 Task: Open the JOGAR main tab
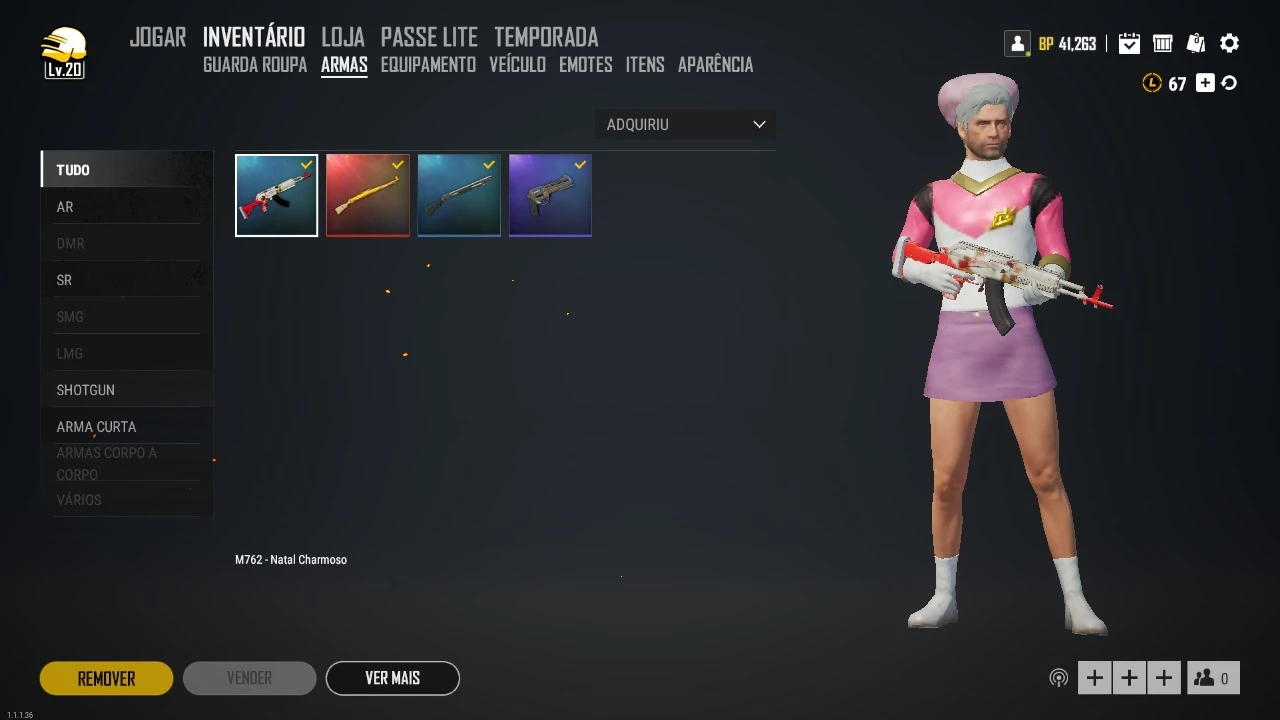click(158, 38)
